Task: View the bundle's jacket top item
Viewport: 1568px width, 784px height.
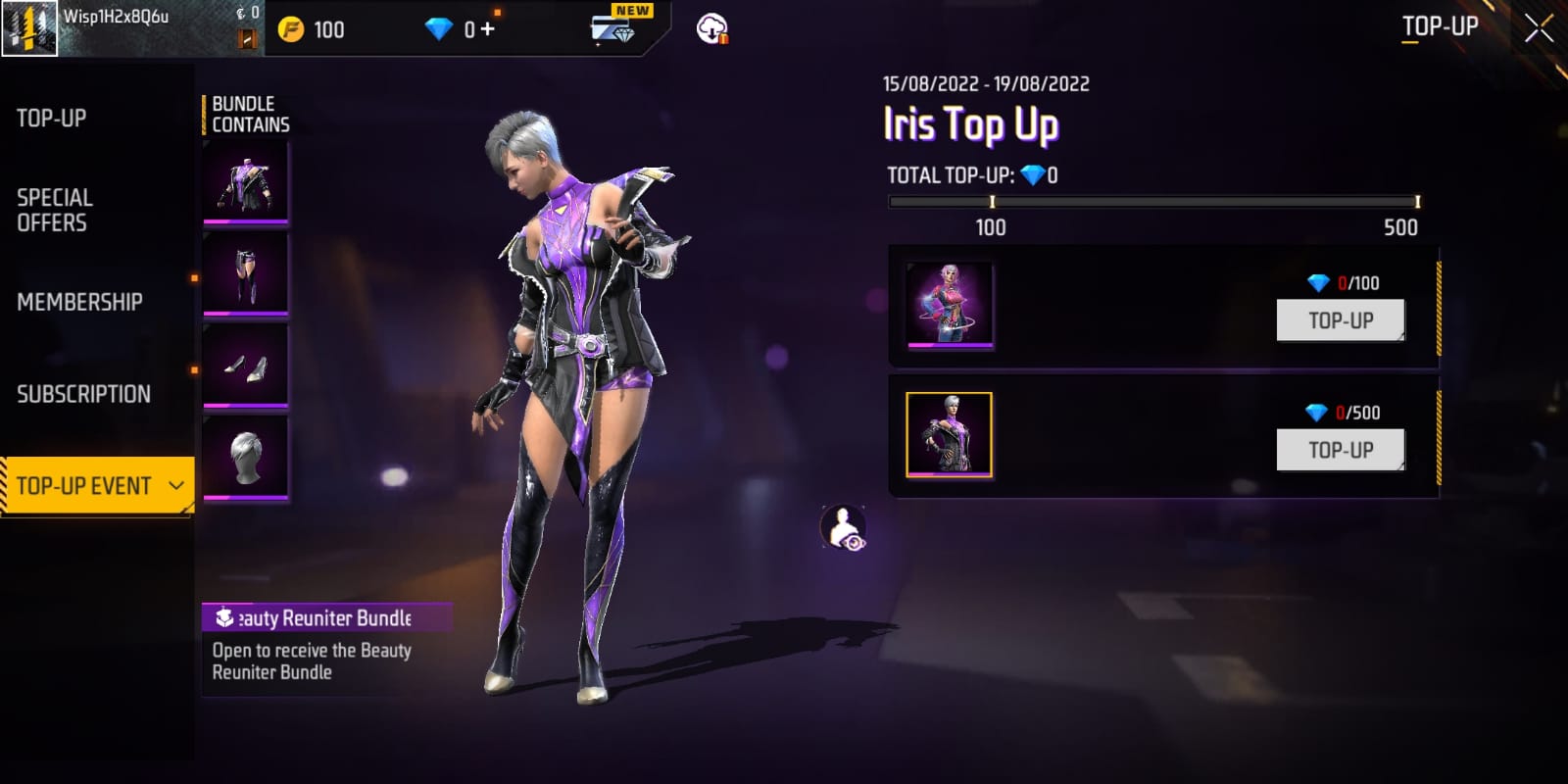Action: click(245, 182)
